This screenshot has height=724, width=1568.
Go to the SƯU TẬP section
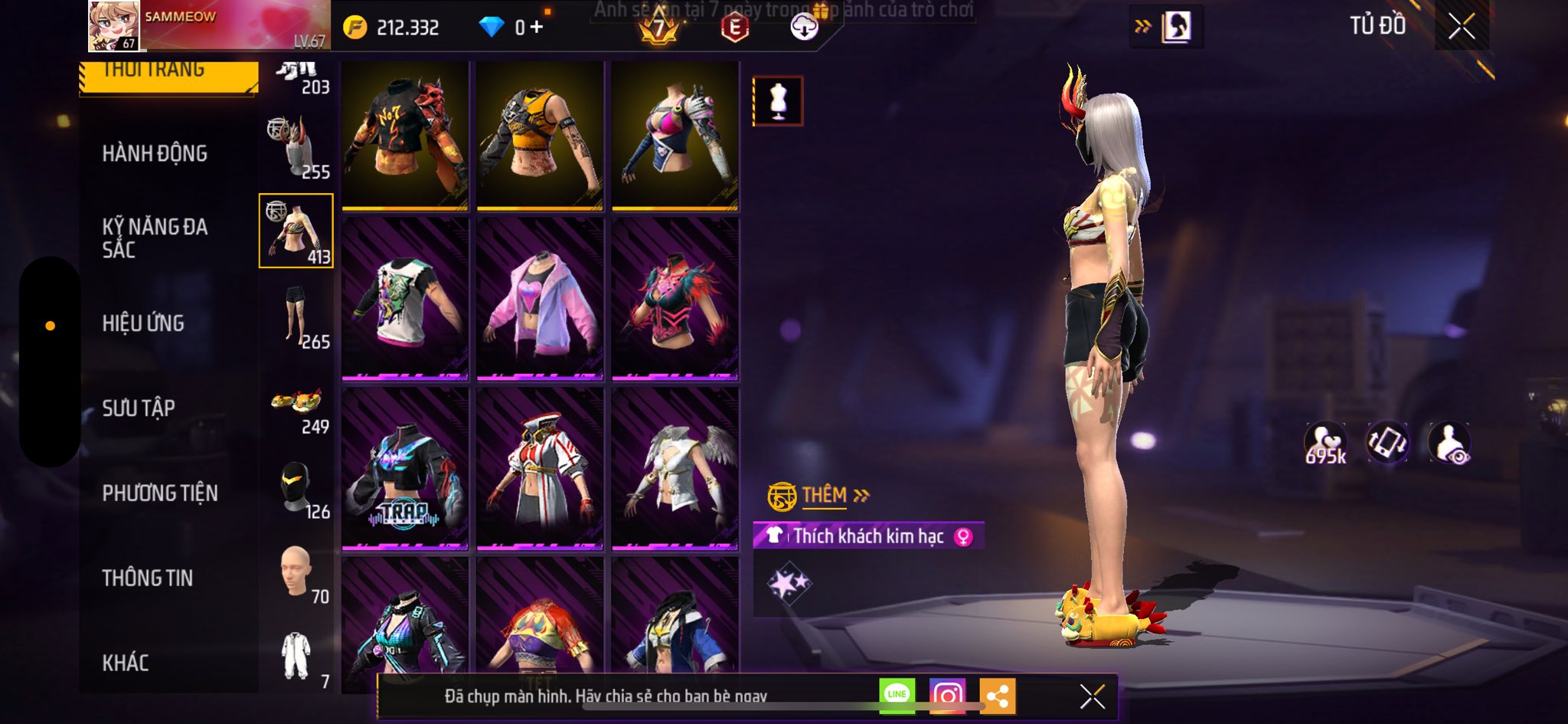pos(139,408)
